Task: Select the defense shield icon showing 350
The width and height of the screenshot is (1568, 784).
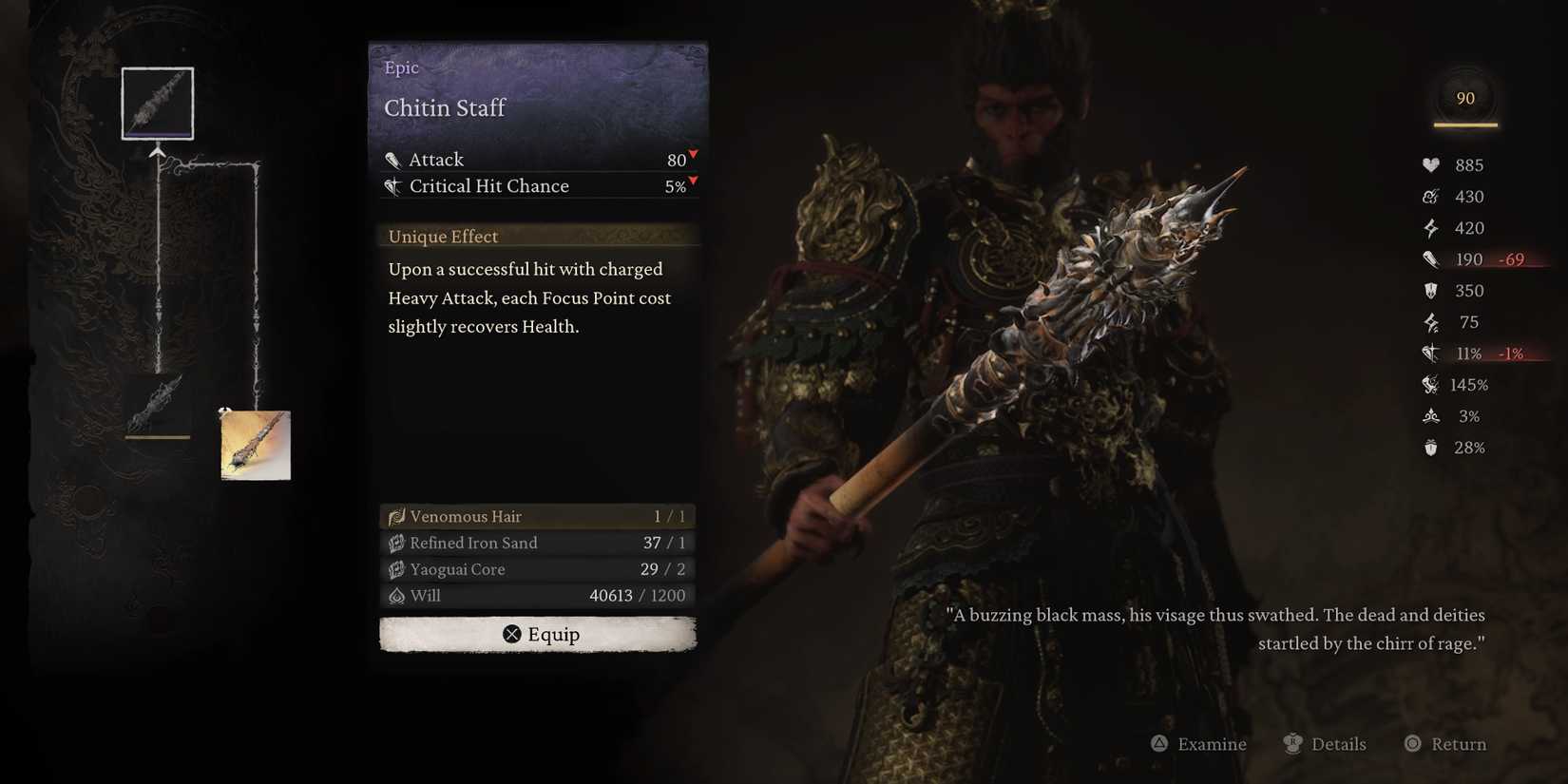Action: click(x=1430, y=290)
